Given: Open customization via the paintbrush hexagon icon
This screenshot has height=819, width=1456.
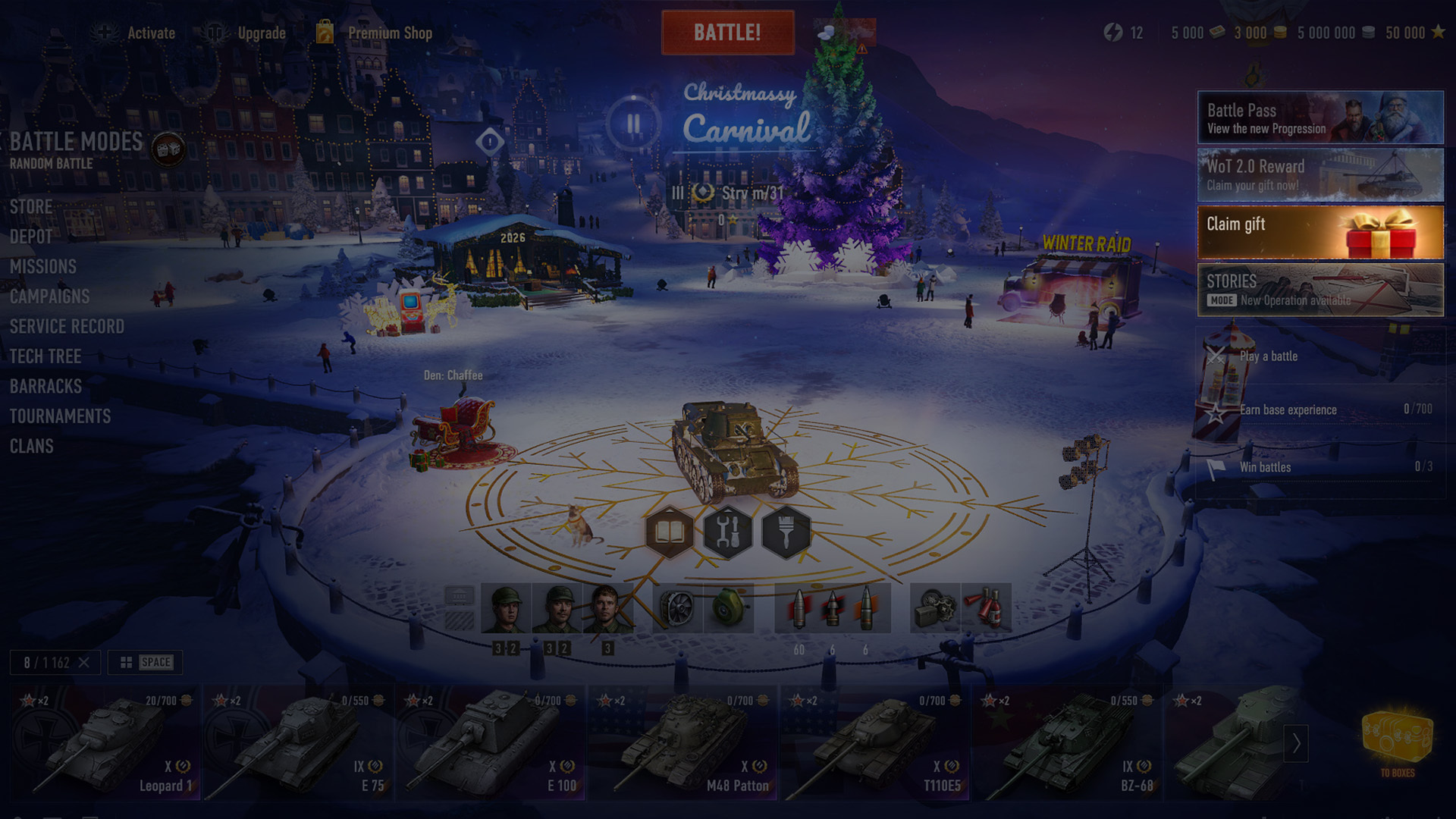Looking at the screenshot, I should click(x=786, y=532).
